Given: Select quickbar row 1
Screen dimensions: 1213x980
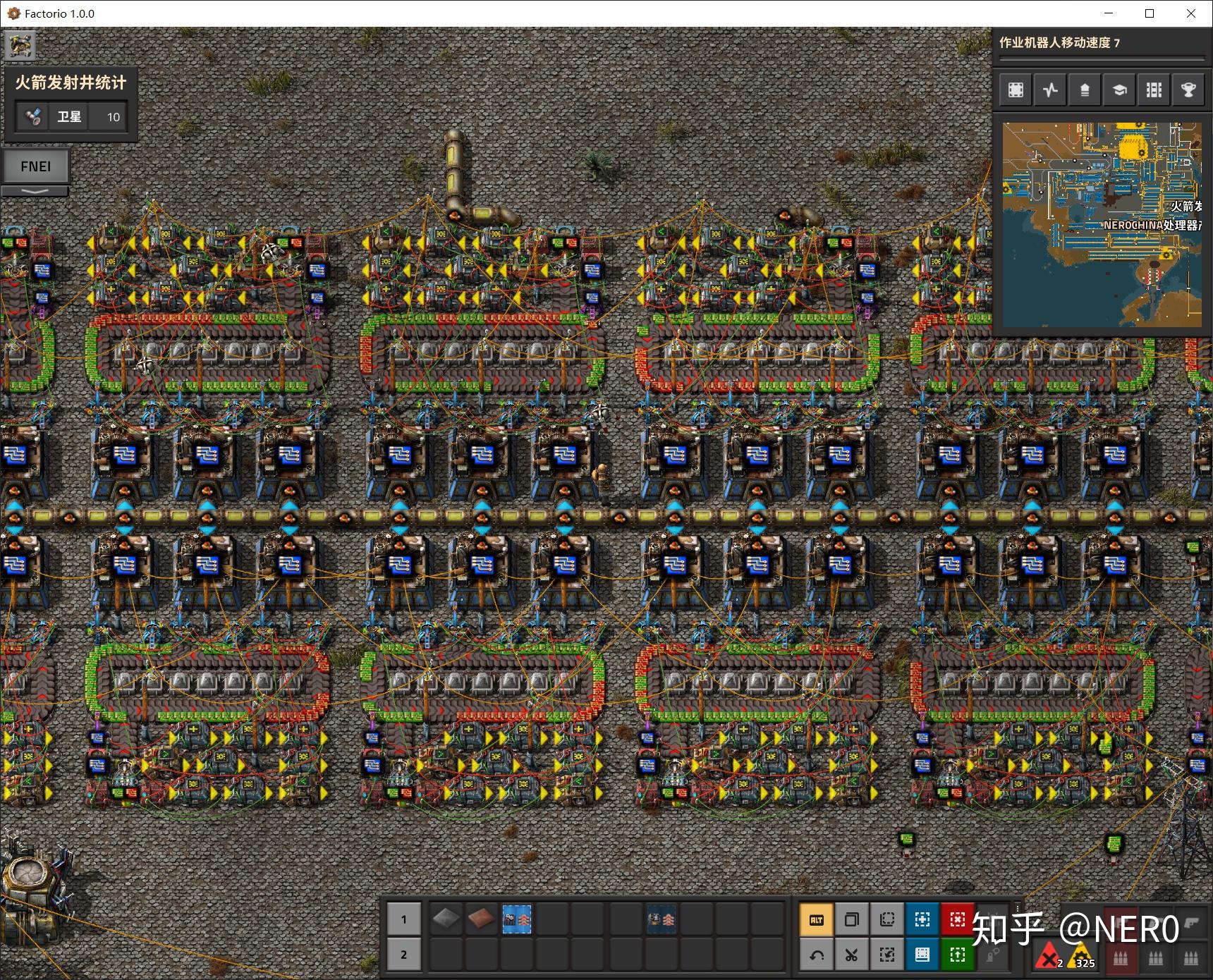Looking at the screenshot, I should pyautogui.click(x=404, y=919).
